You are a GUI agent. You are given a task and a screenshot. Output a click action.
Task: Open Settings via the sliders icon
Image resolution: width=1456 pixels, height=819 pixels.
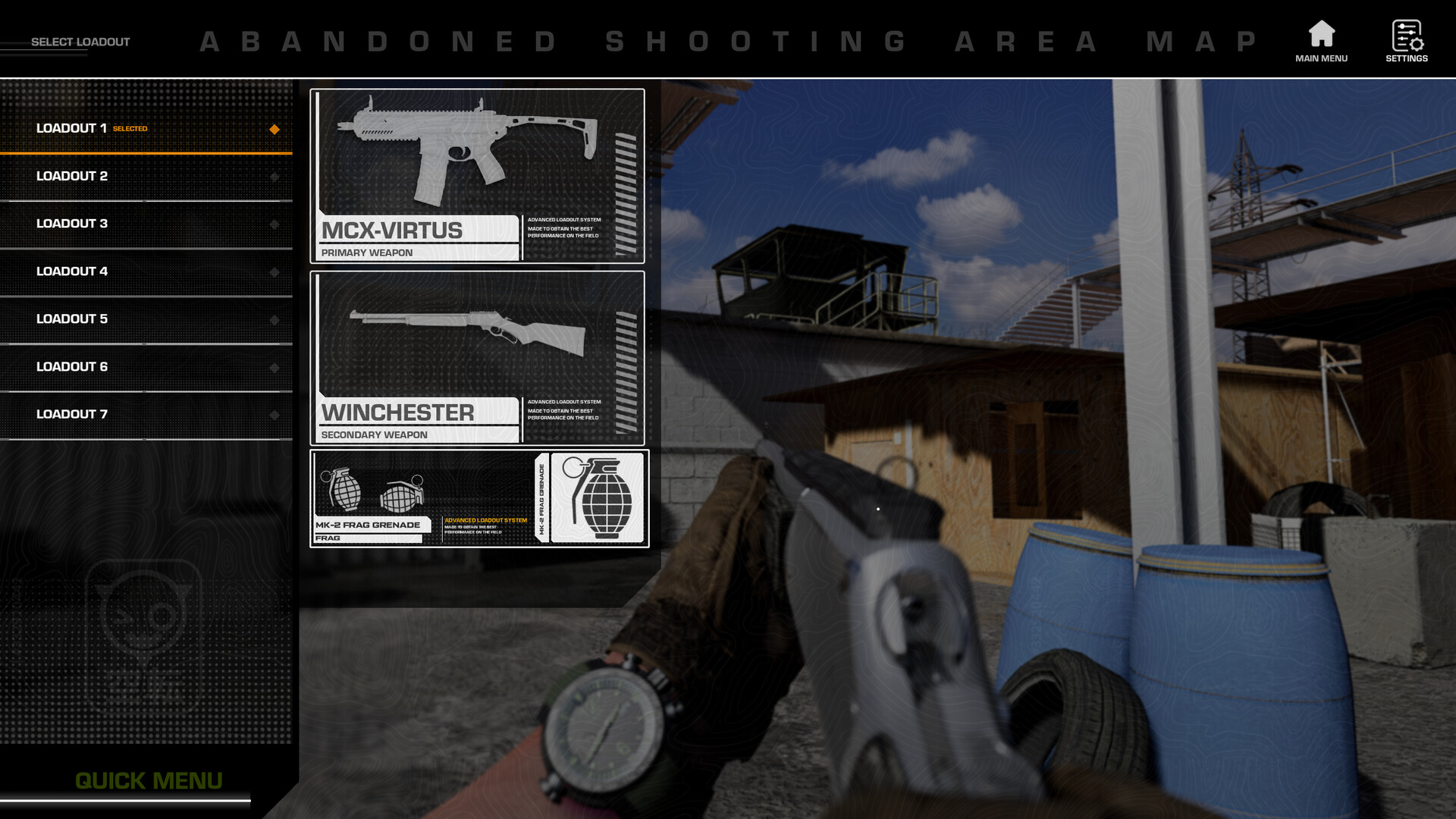pos(1407,35)
